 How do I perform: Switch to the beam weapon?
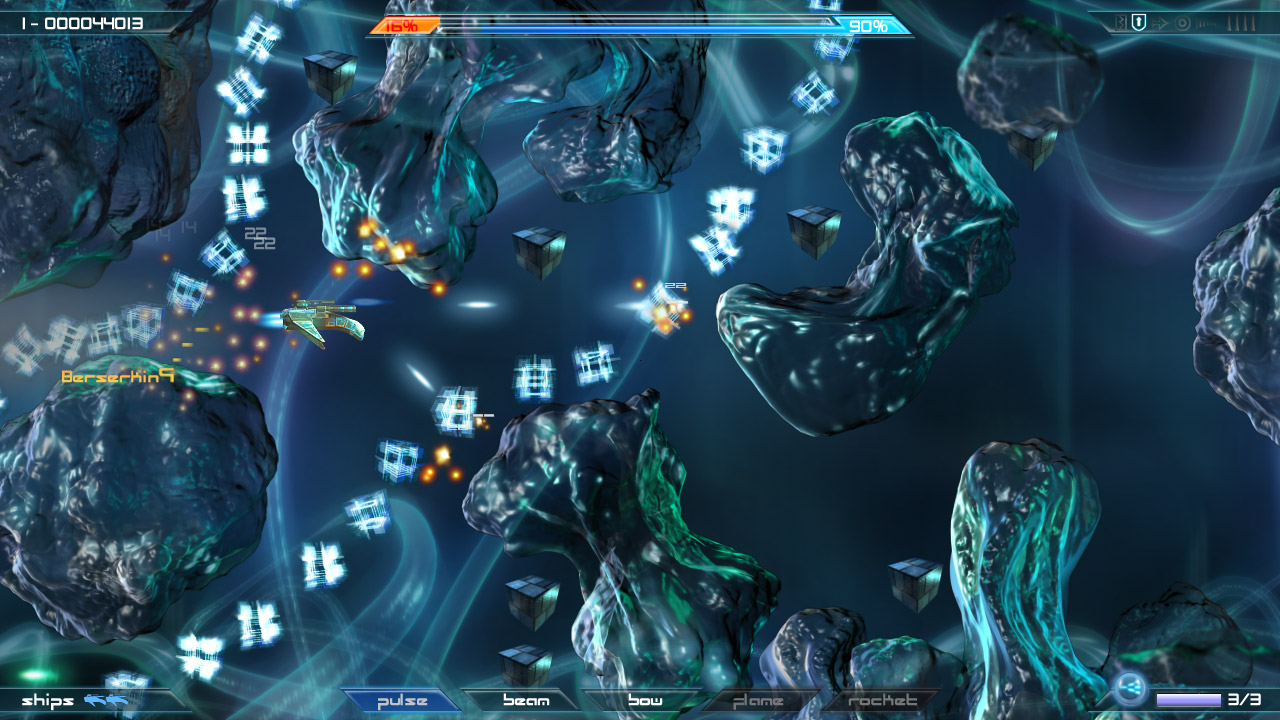click(526, 701)
